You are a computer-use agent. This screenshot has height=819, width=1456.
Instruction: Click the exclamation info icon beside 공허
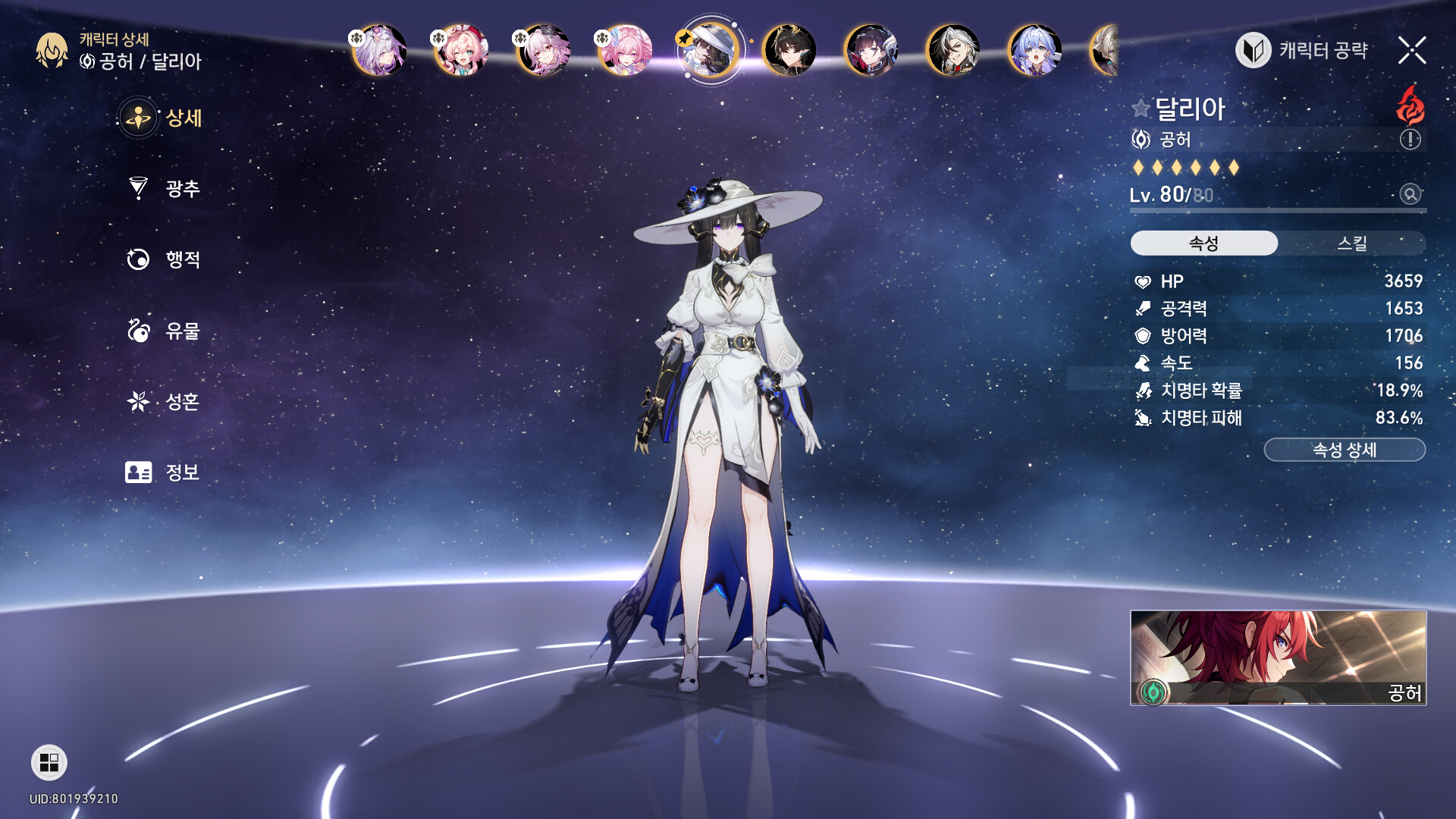point(1410,140)
